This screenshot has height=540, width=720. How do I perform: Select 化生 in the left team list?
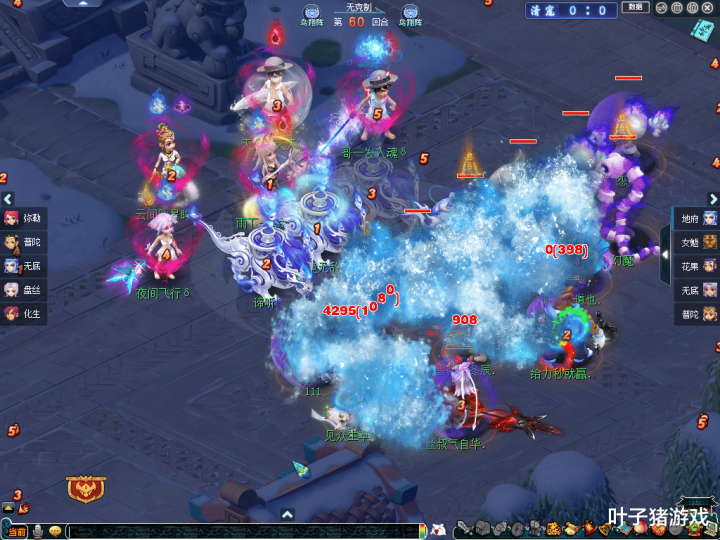(24, 314)
